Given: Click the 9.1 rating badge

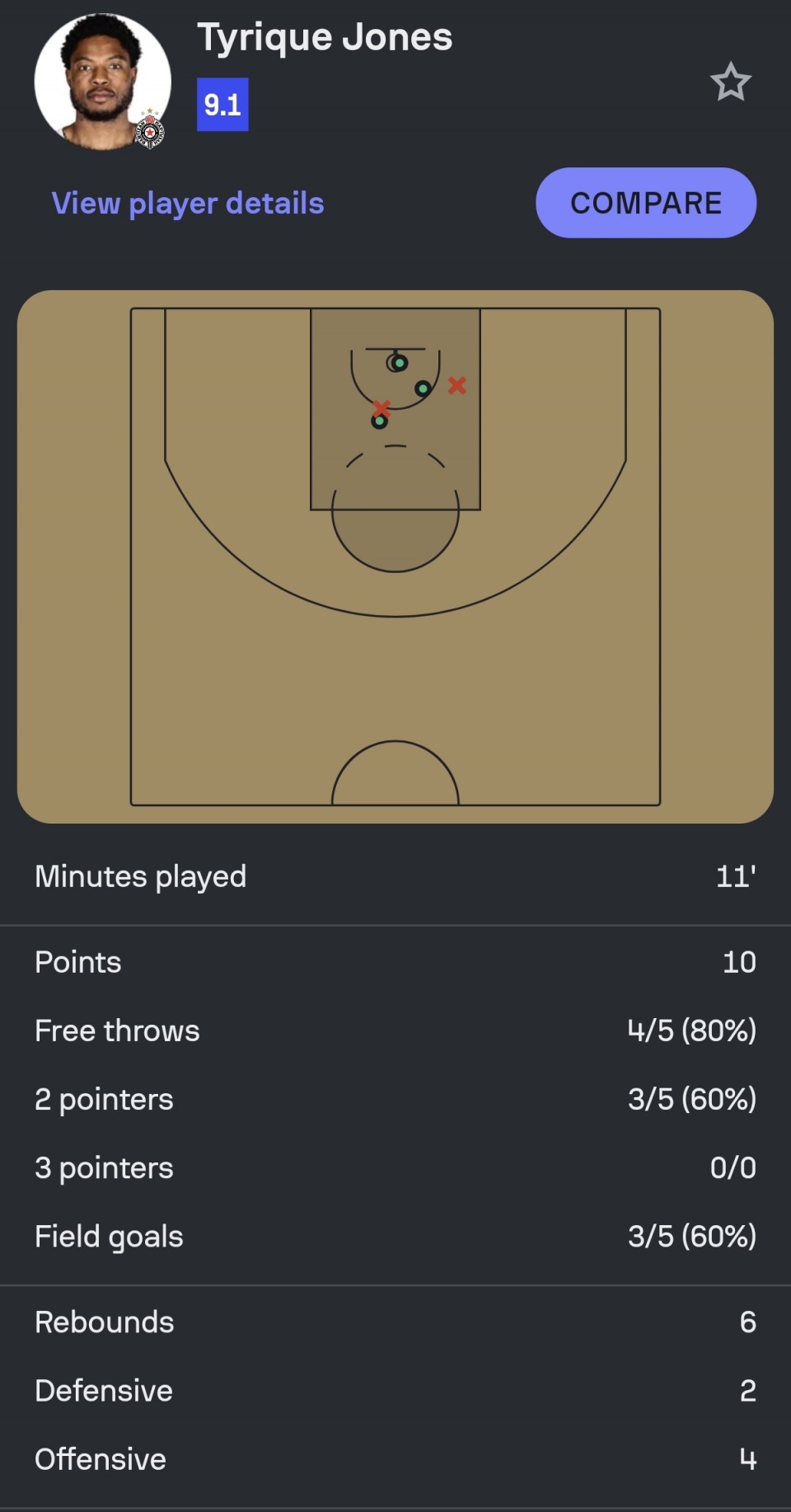Looking at the screenshot, I should coord(222,105).
